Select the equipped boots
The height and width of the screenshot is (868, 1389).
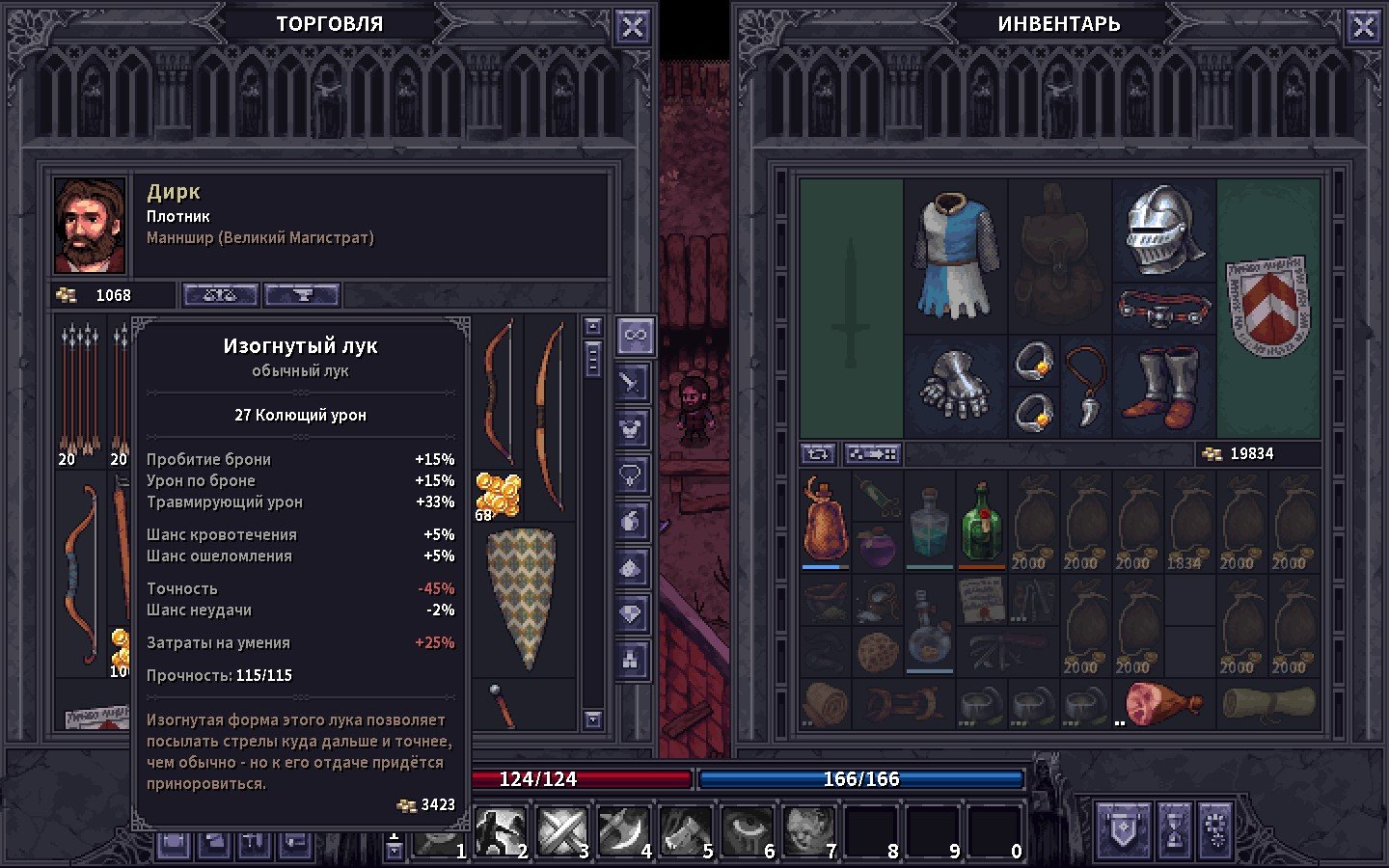(x=1163, y=388)
